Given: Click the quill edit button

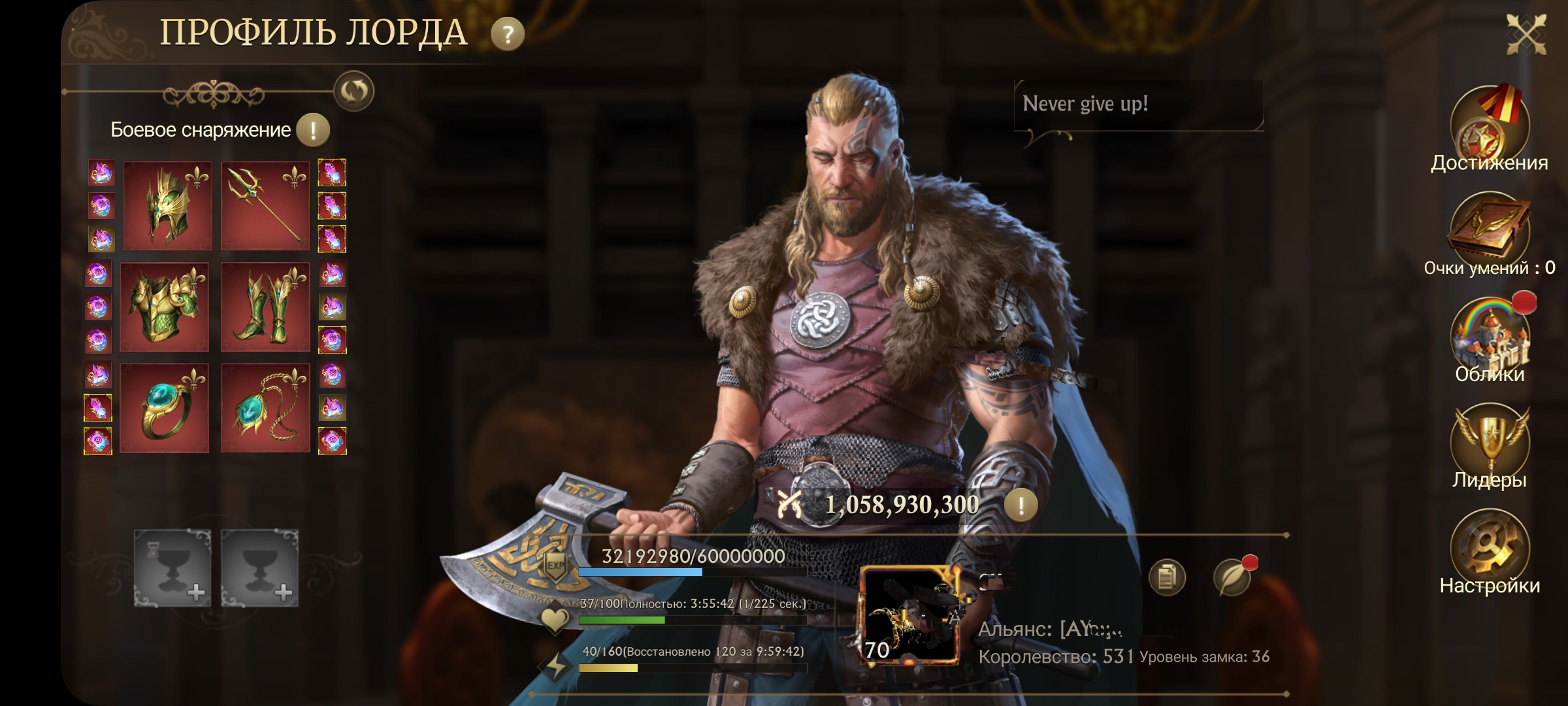Looking at the screenshot, I should [1232, 577].
